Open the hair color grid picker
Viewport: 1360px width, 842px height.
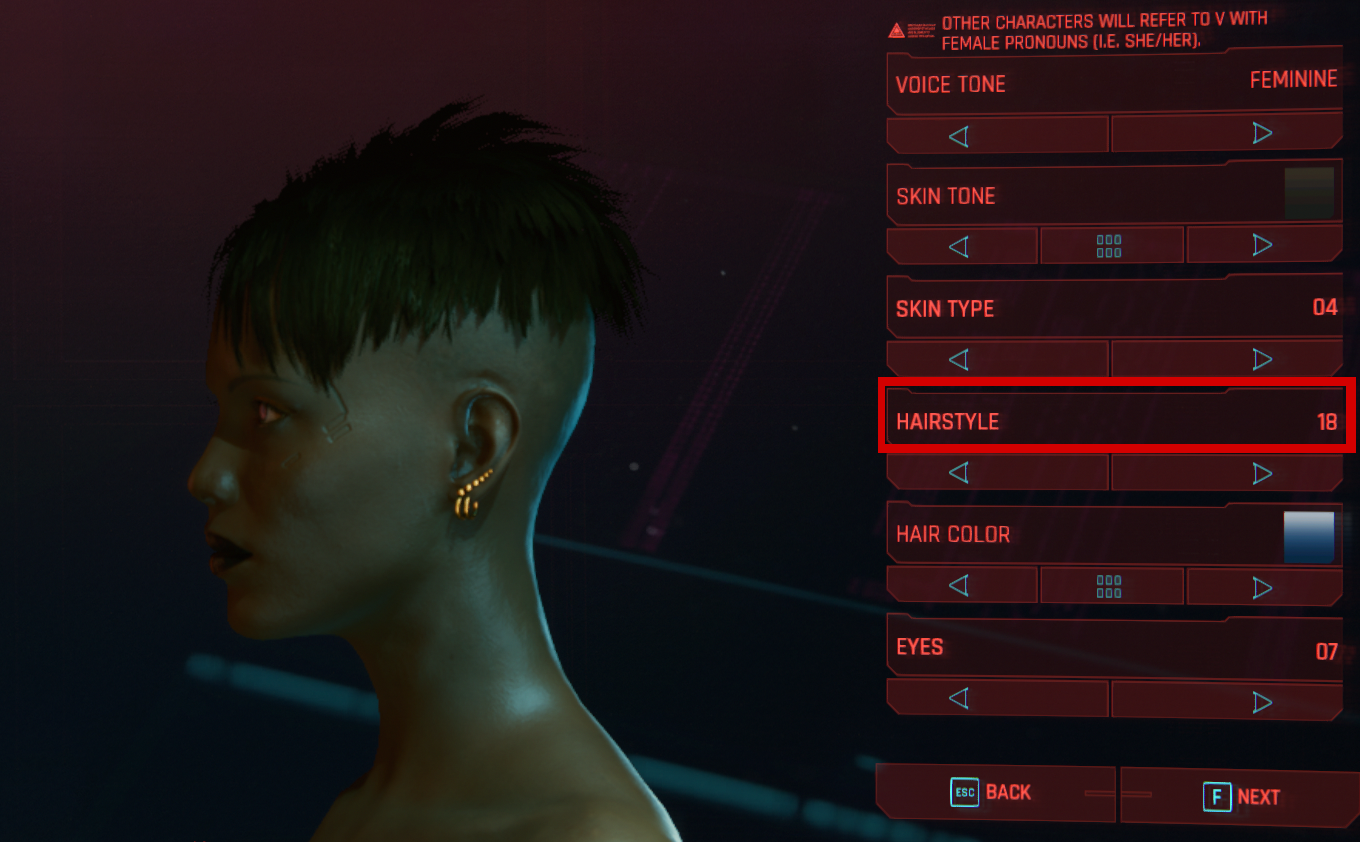1109,586
